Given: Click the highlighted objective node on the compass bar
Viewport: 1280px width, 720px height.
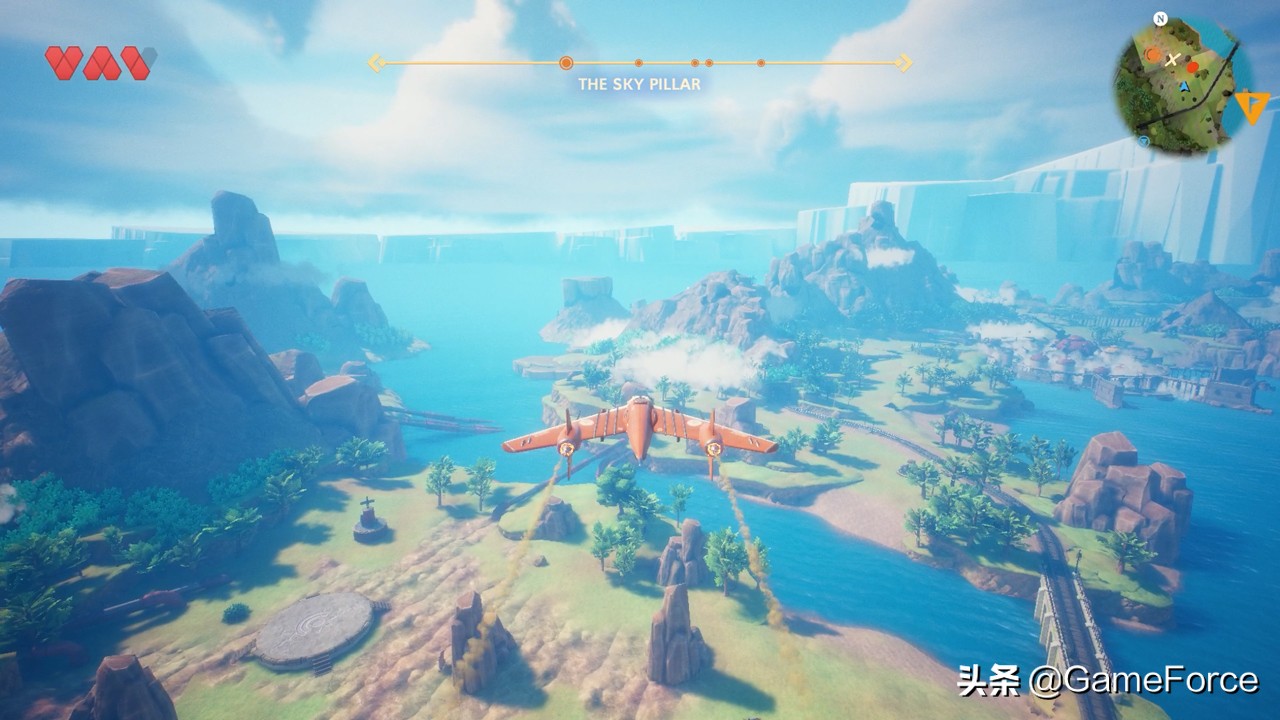Looking at the screenshot, I should (565, 62).
